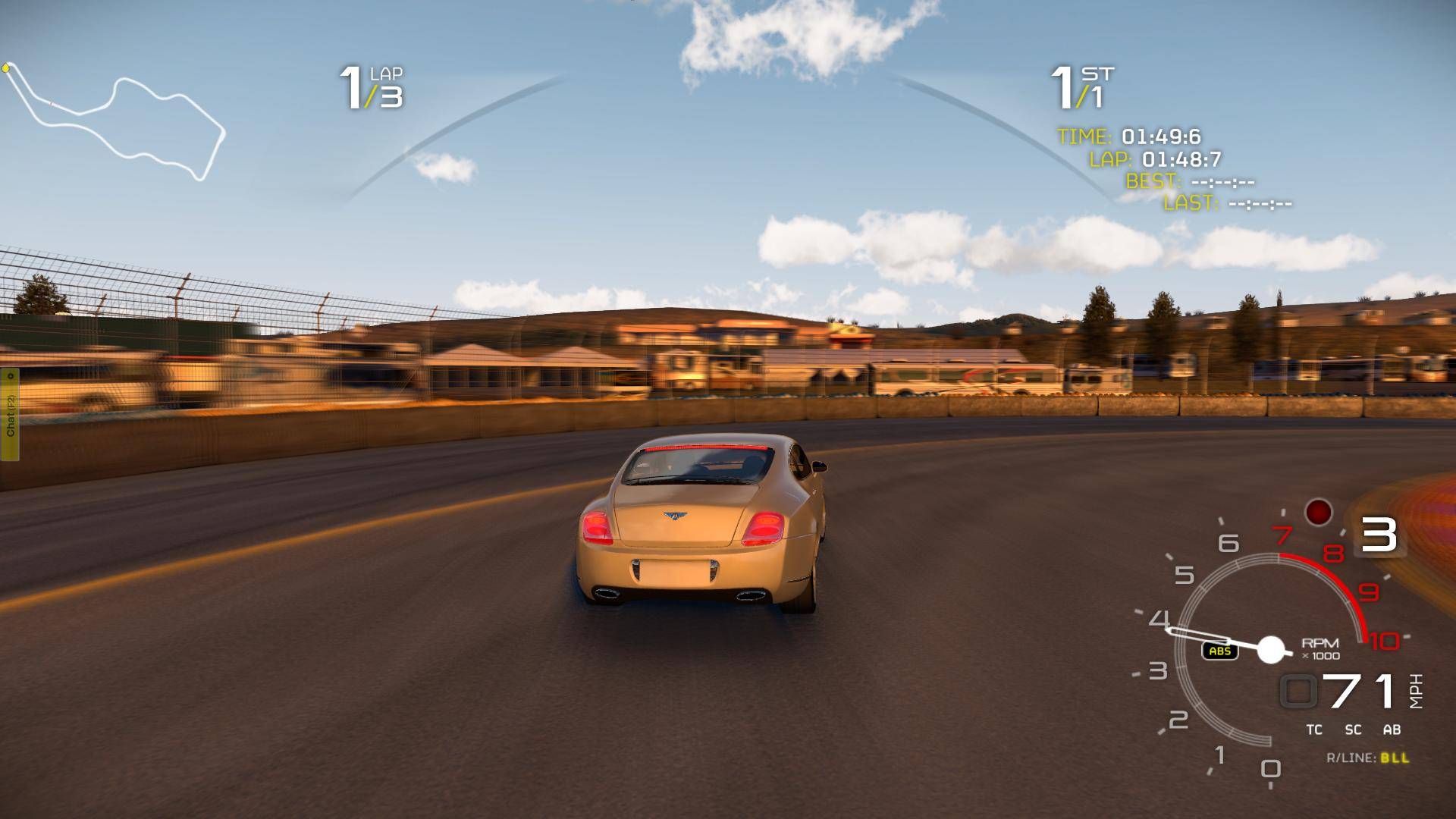Toggle the AB anti-lock brakes indicator
Viewport: 1456px width, 819px height.
(x=1392, y=730)
